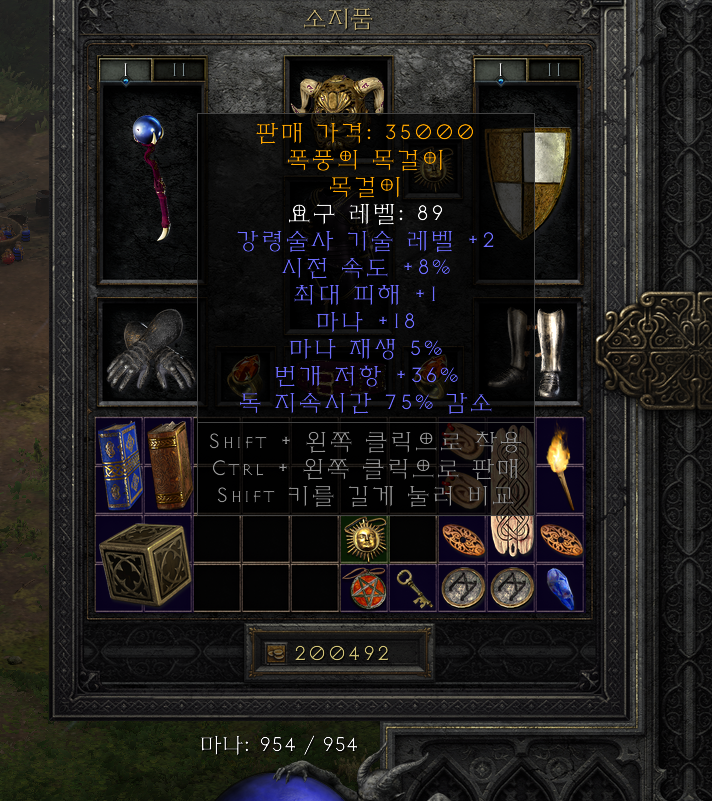Select the brass key in the inventory
Screen dimensions: 712x801
pos(412,587)
